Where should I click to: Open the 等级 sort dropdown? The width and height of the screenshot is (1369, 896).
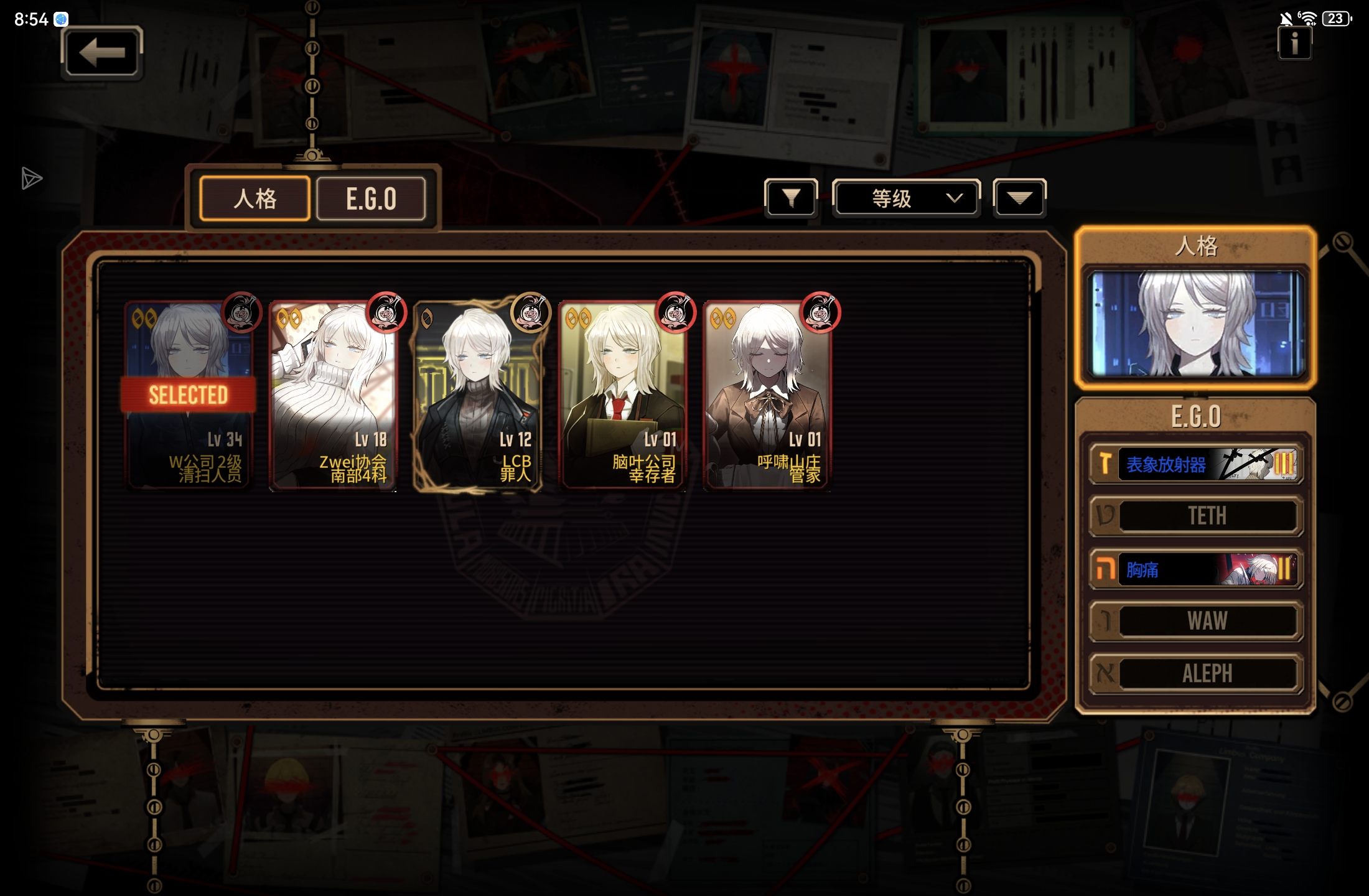tap(906, 198)
